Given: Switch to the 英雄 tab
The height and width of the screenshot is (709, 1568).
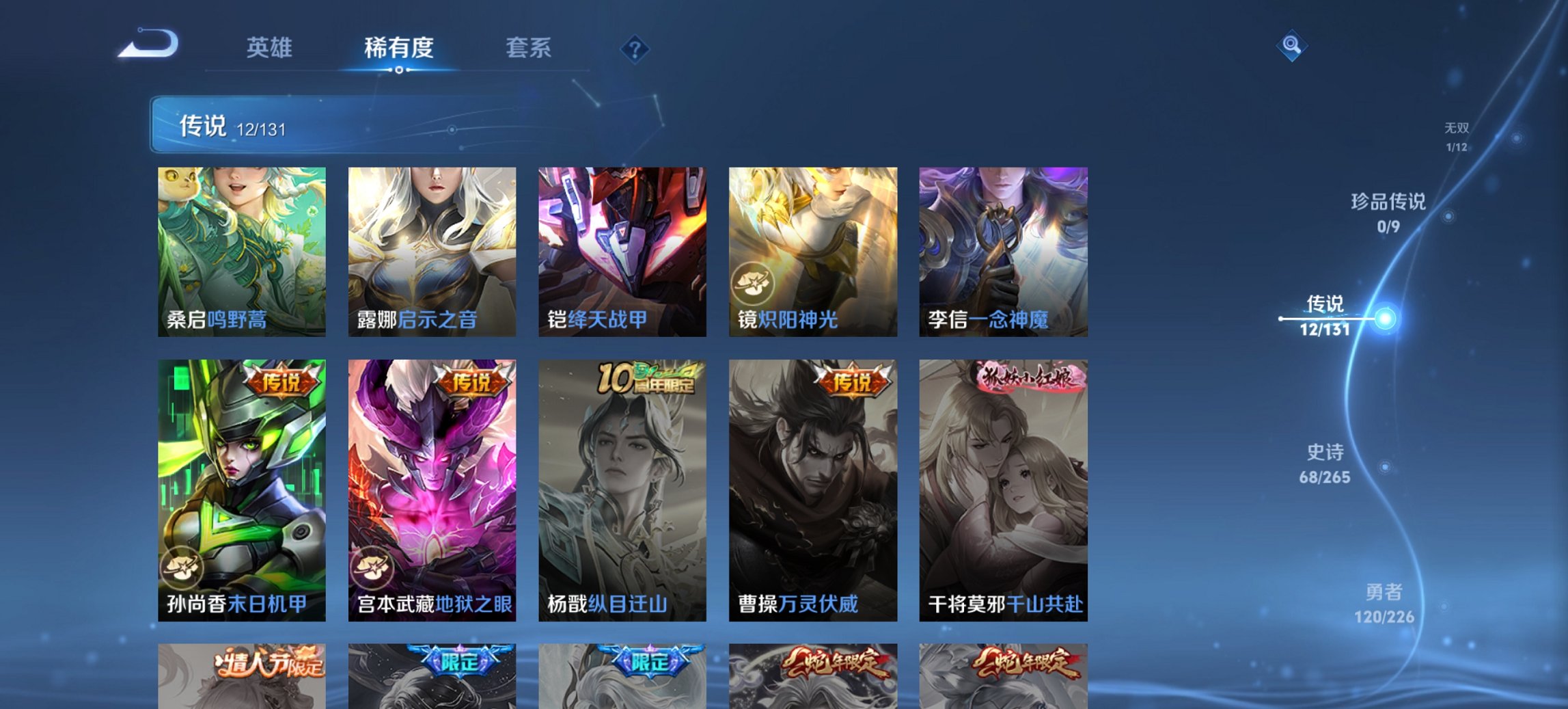Looking at the screenshot, I should tap(271, 48).
